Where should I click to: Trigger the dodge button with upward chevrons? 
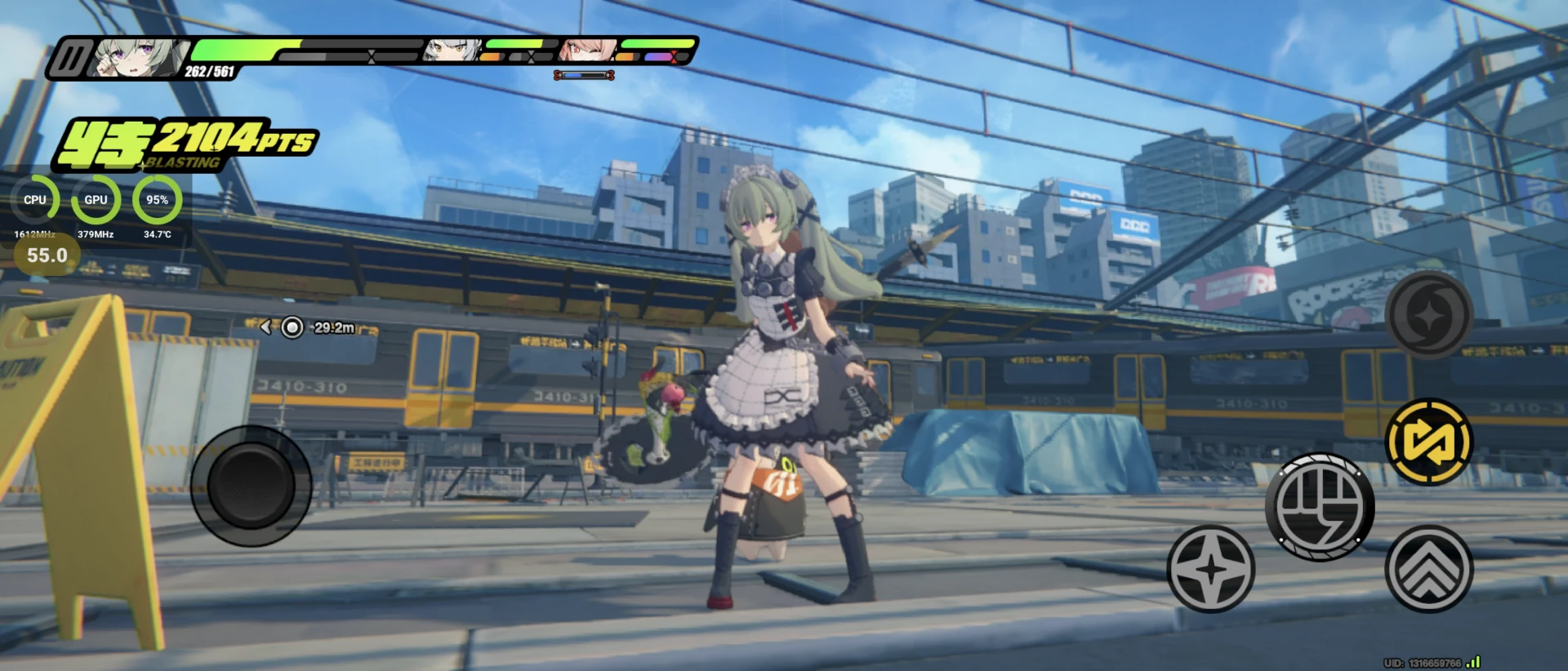pyautogui.click(x=1428, y=569)
